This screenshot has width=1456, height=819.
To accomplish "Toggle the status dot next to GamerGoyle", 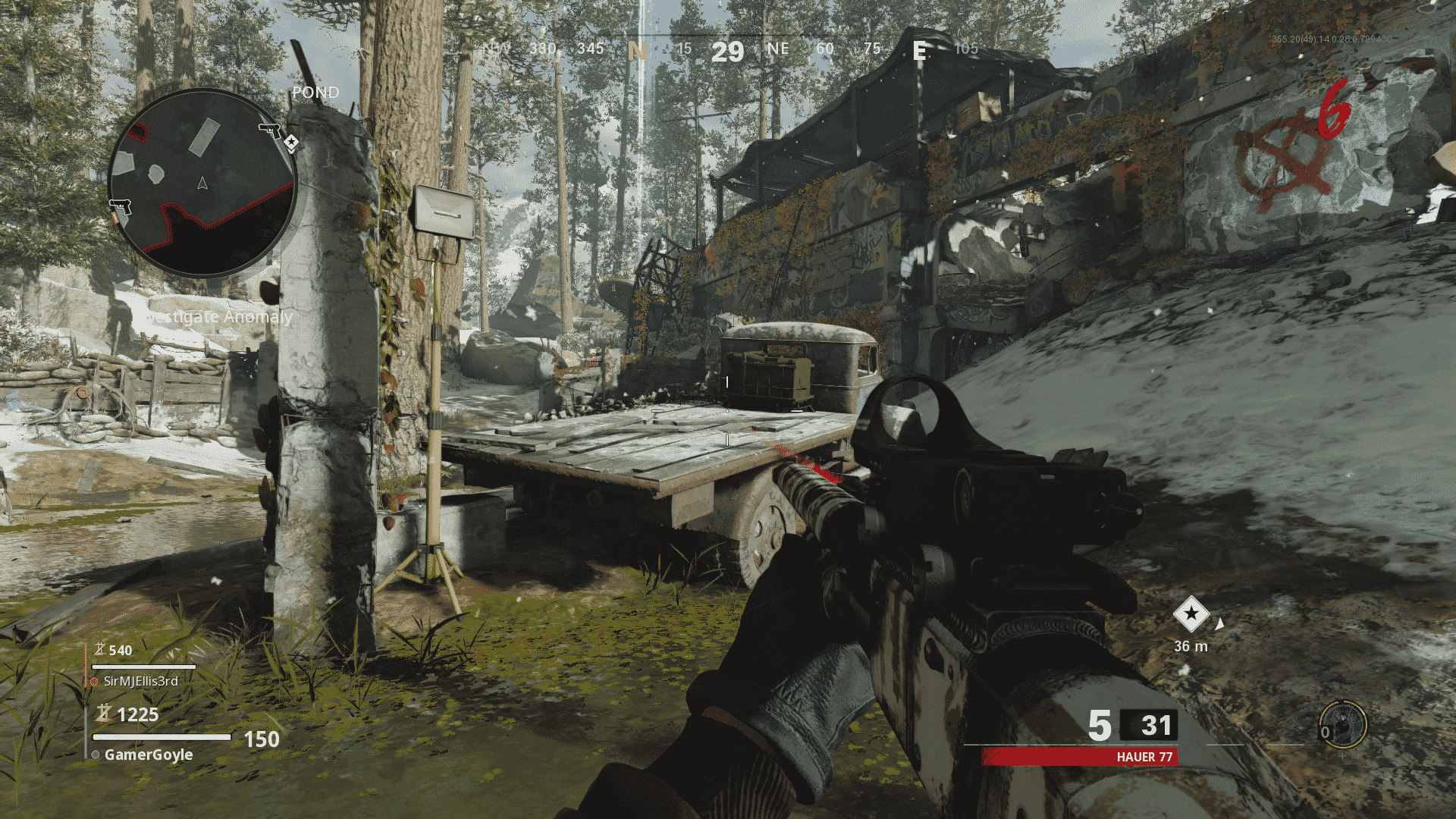I will point(95,755).
